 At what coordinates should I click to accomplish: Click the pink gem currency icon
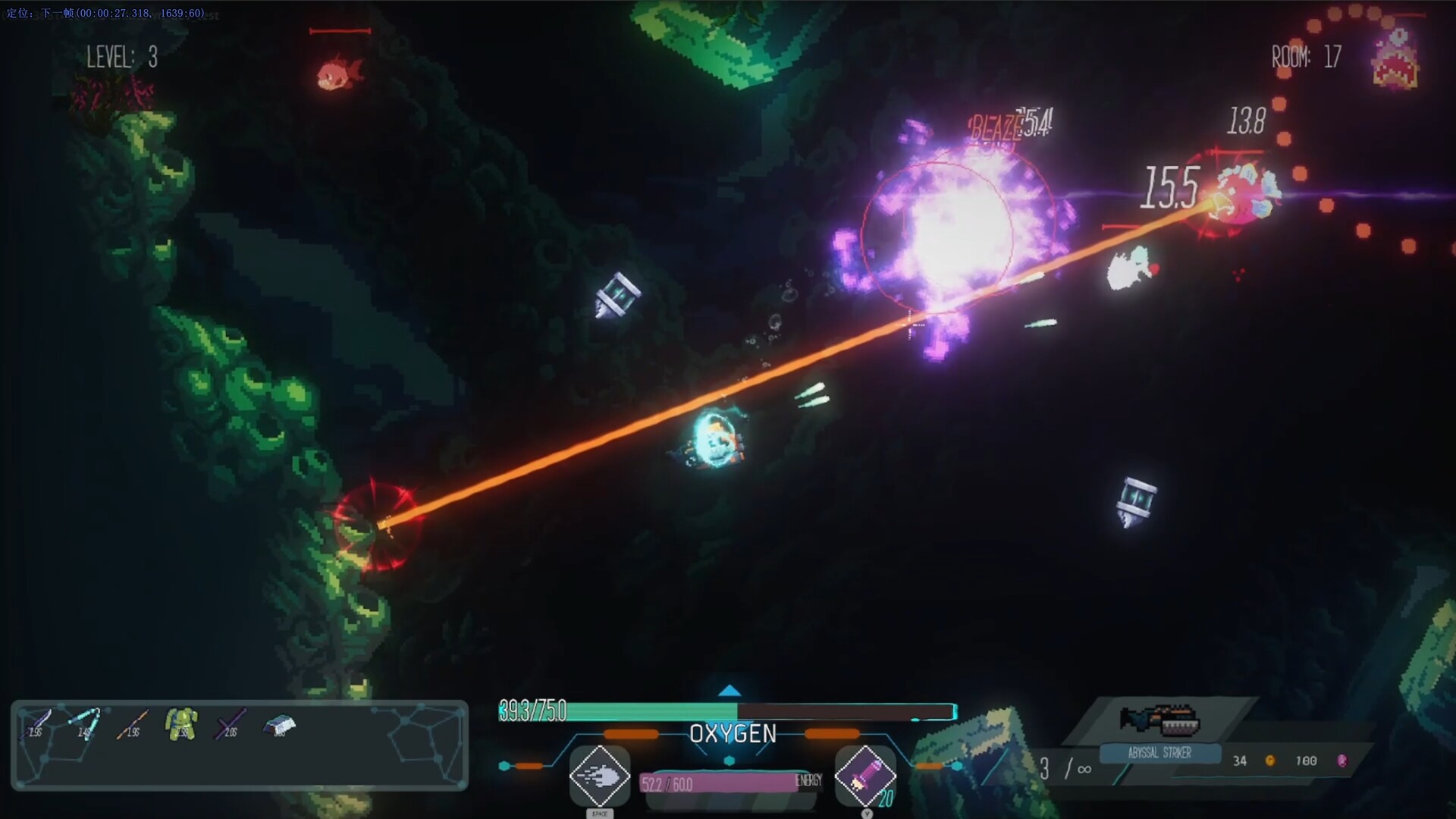pos(1343,762)
